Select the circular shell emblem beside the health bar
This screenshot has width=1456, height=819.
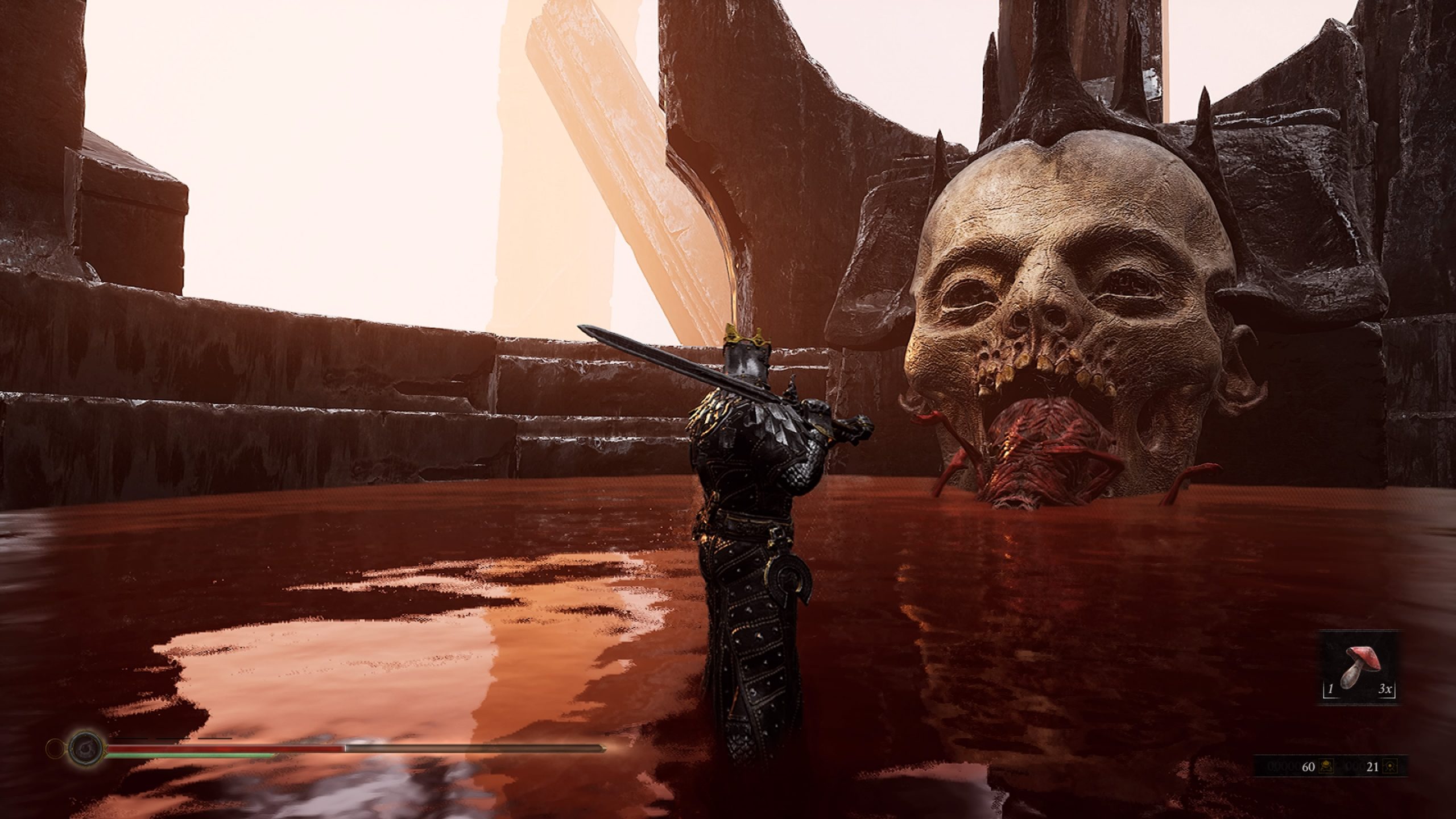(x=85, y=748)
